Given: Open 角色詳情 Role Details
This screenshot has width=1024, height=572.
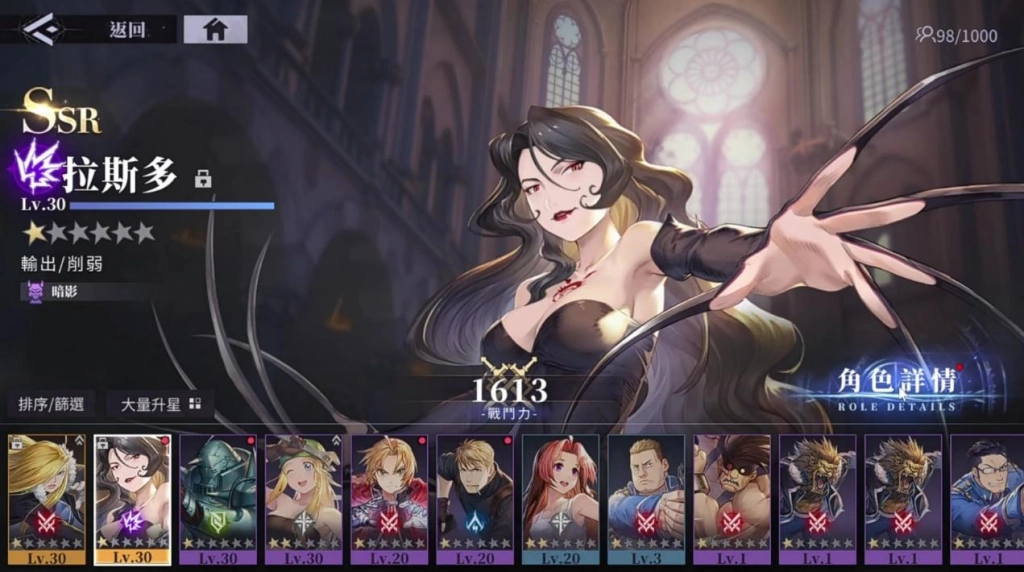Looking at the screenshot, I should click(896, 386).
